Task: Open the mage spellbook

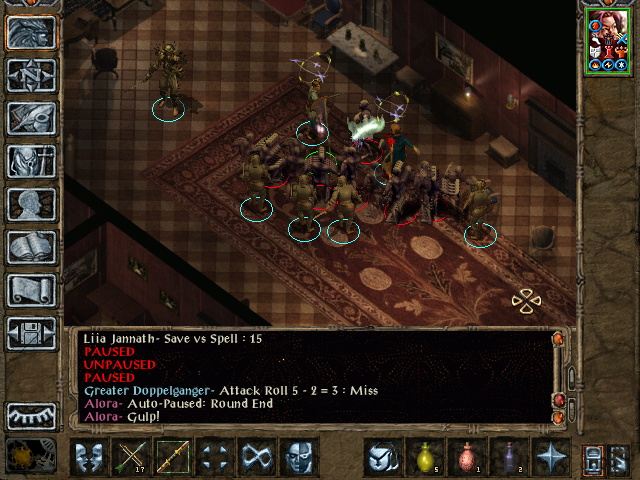Action: tap(32, 246)
